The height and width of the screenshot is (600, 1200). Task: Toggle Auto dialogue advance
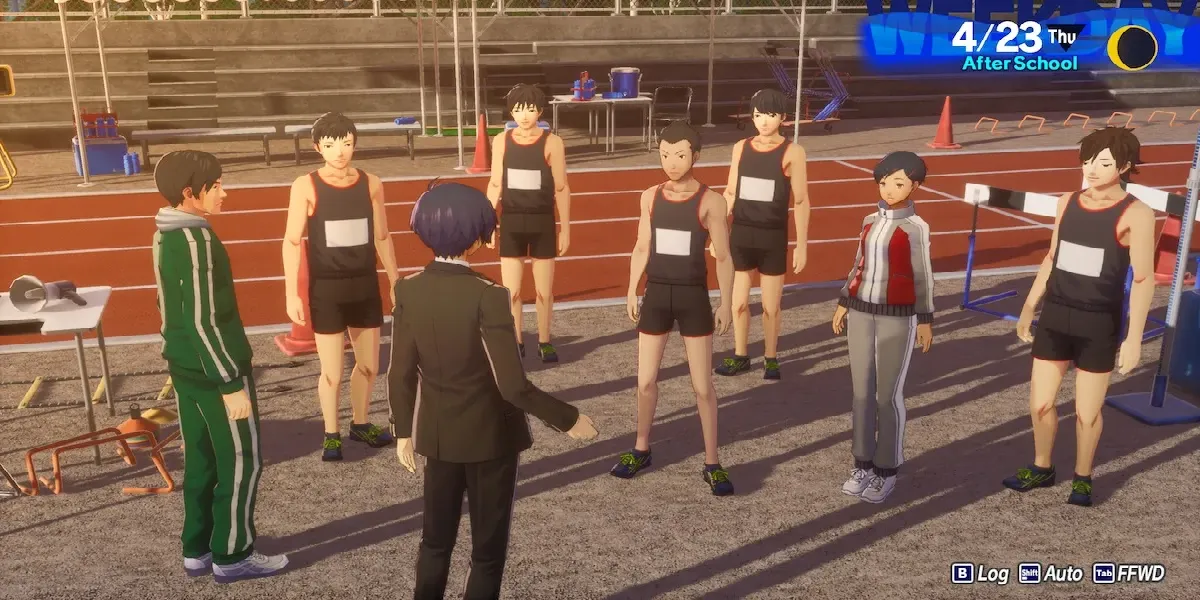coord(1050,573)
